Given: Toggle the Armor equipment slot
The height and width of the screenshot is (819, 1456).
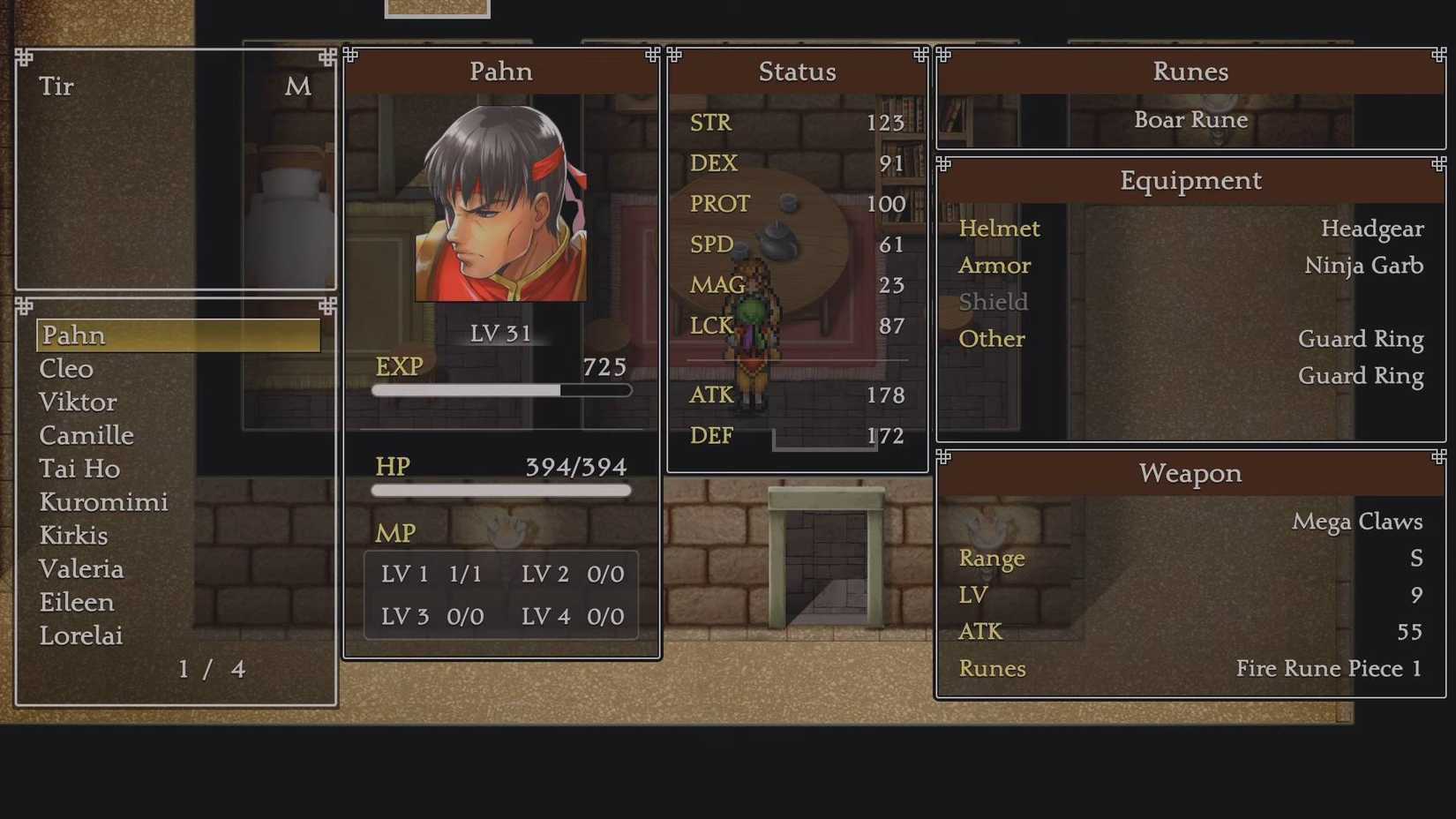Looking at the screenshot, I should [994, 265].
